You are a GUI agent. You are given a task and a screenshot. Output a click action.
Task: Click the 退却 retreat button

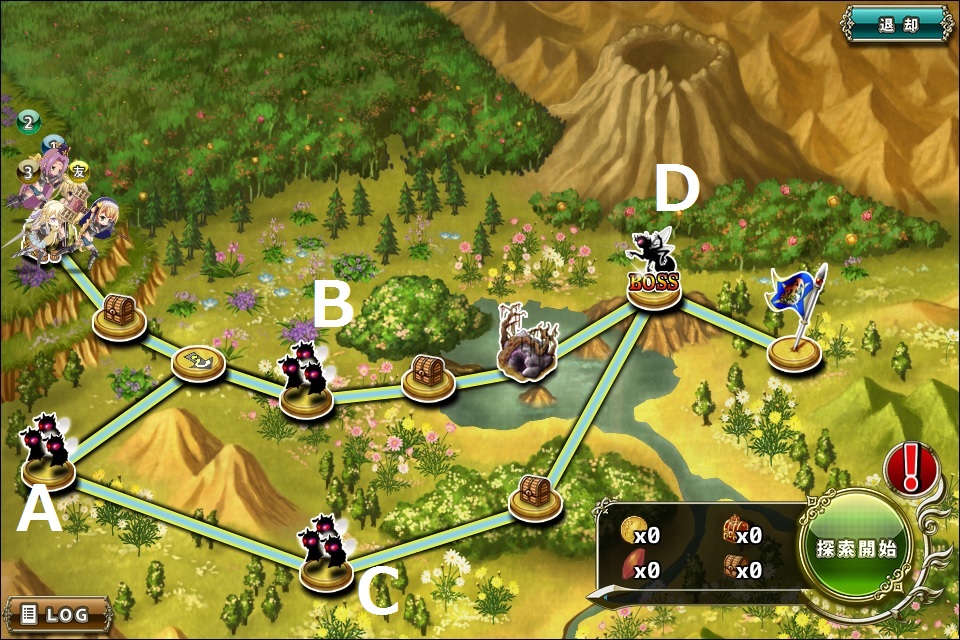[x=896, y=22]
